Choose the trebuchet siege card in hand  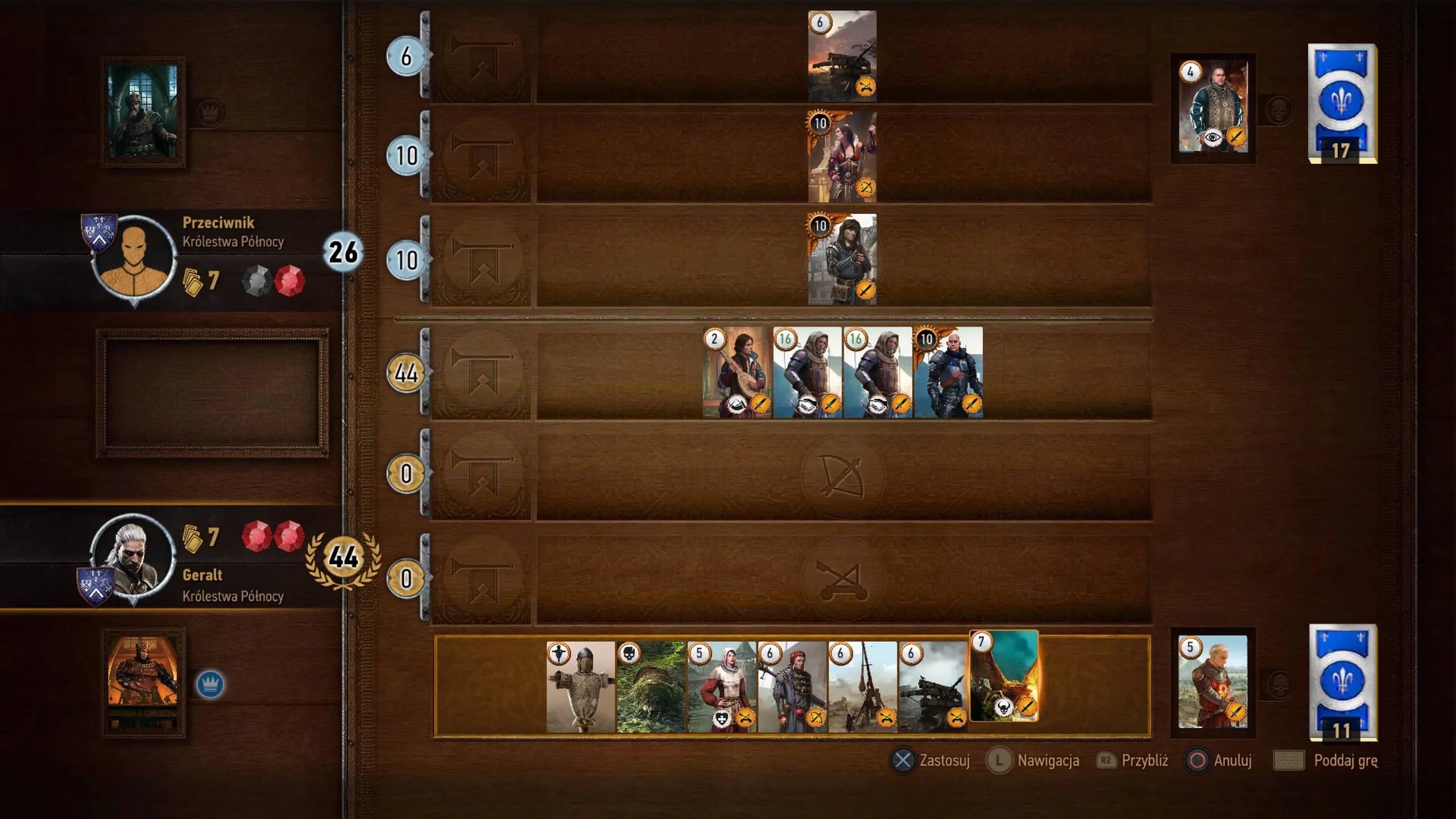tap(862, 687)
